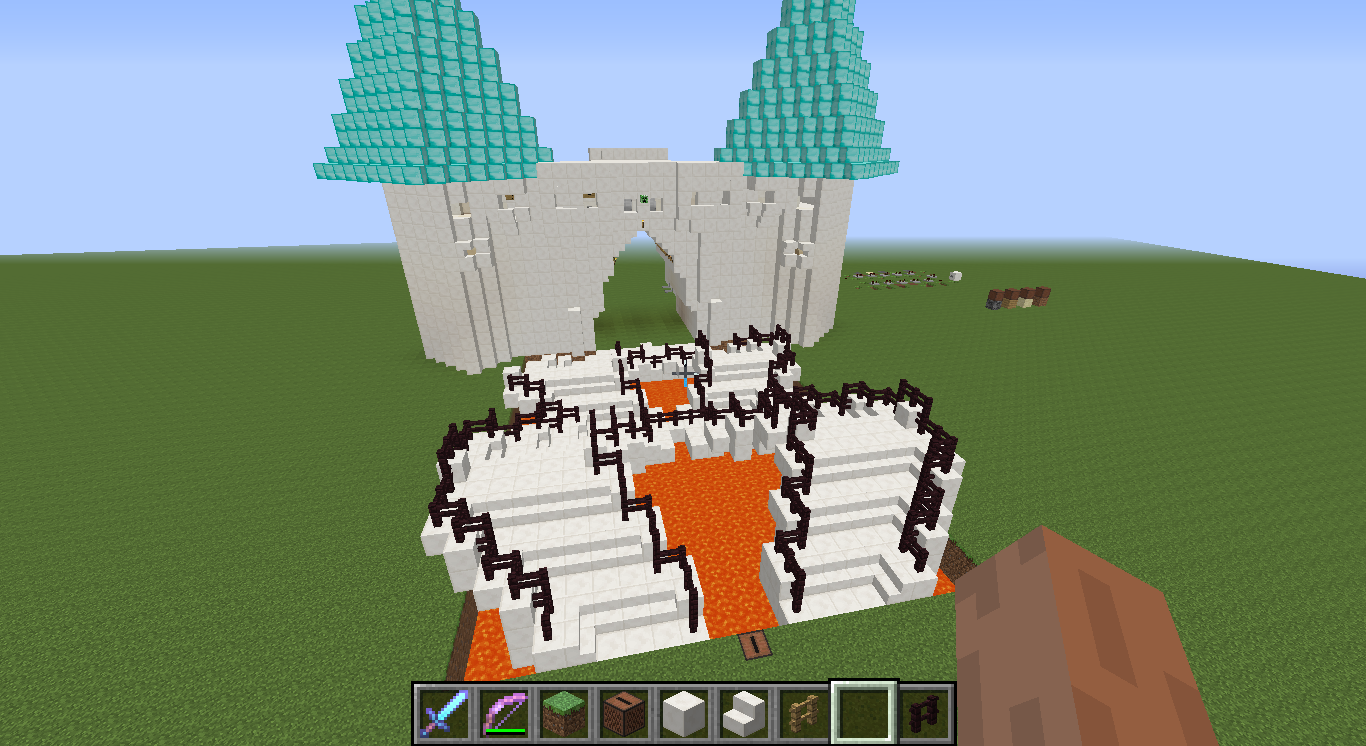Screen dimensions: 1366x746
Task: Click the crosshair at screen center
Action: (683, 373)
